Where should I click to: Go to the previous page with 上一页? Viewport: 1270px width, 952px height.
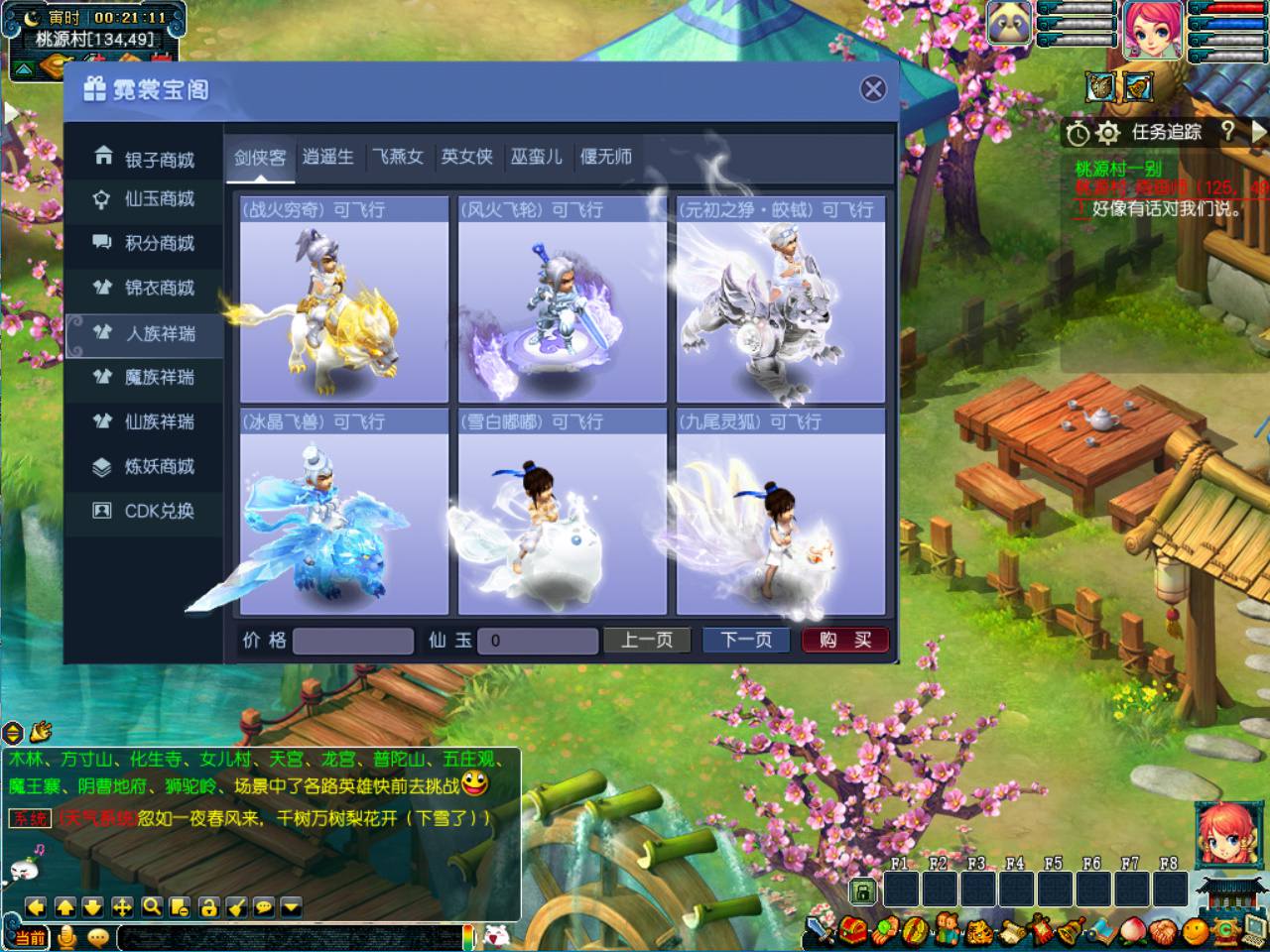[x=647, y=641]
